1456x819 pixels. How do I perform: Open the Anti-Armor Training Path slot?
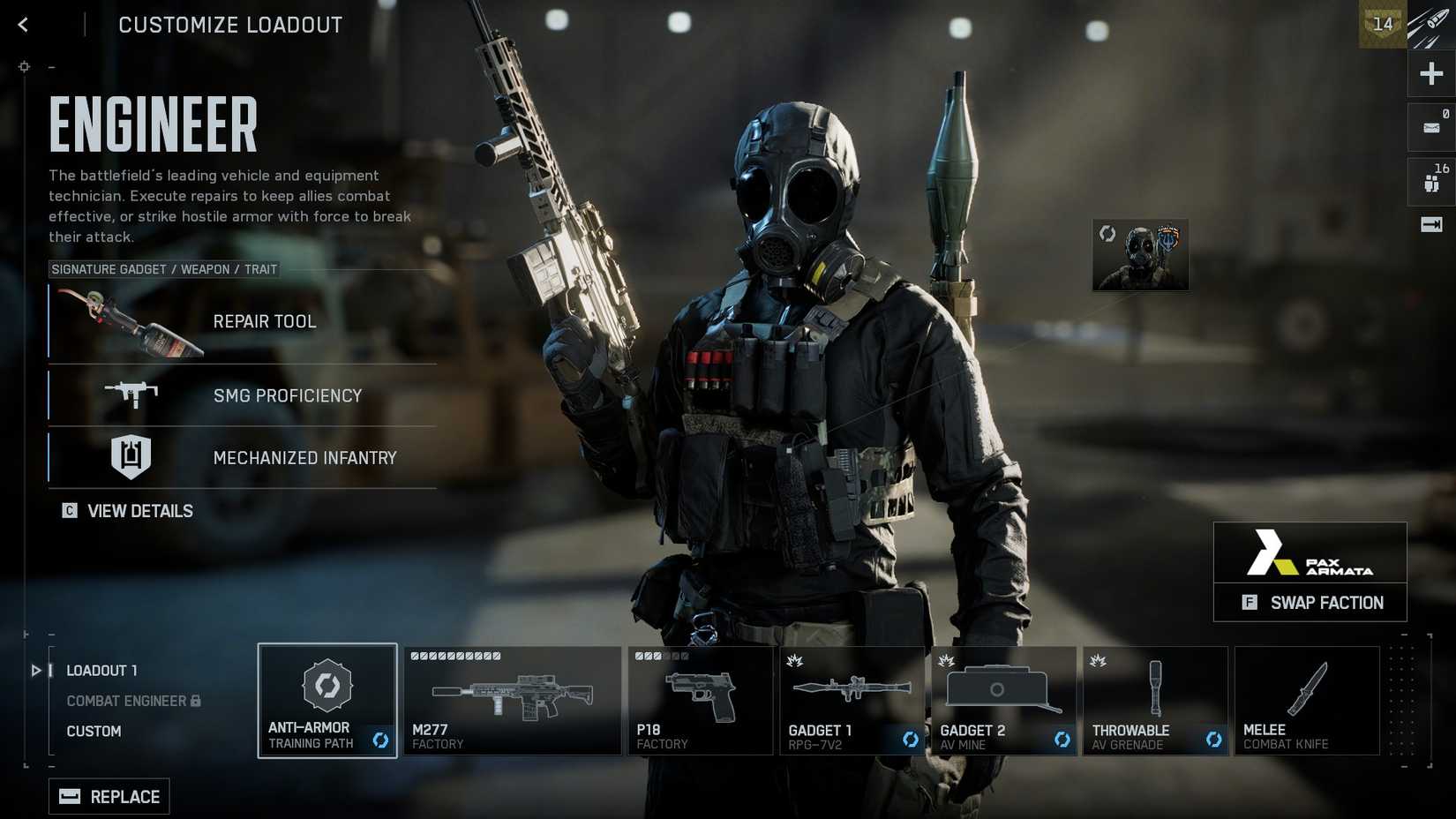[x=326, y=700]
